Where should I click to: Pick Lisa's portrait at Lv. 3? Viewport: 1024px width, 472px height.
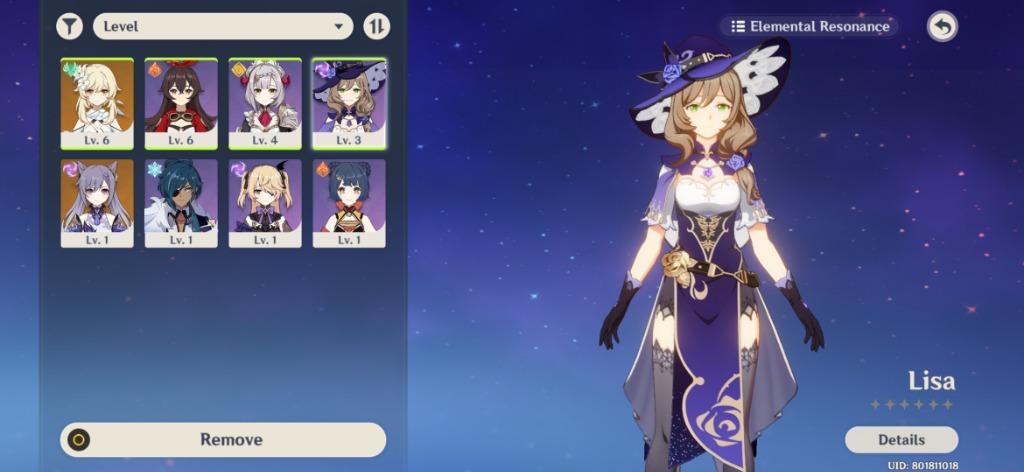click(349, 103)
